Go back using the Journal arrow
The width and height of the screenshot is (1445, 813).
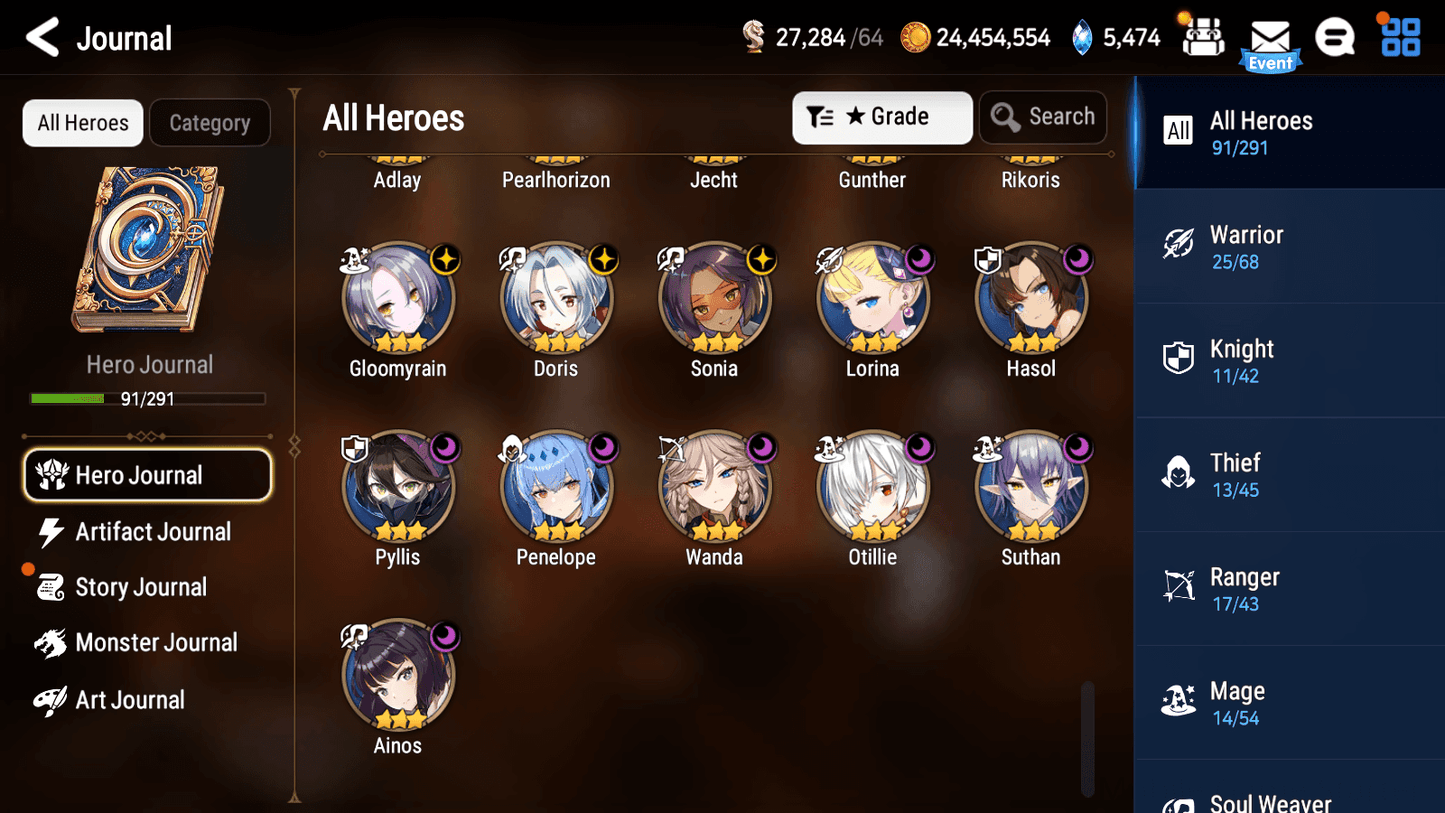(x=43, y=38)
